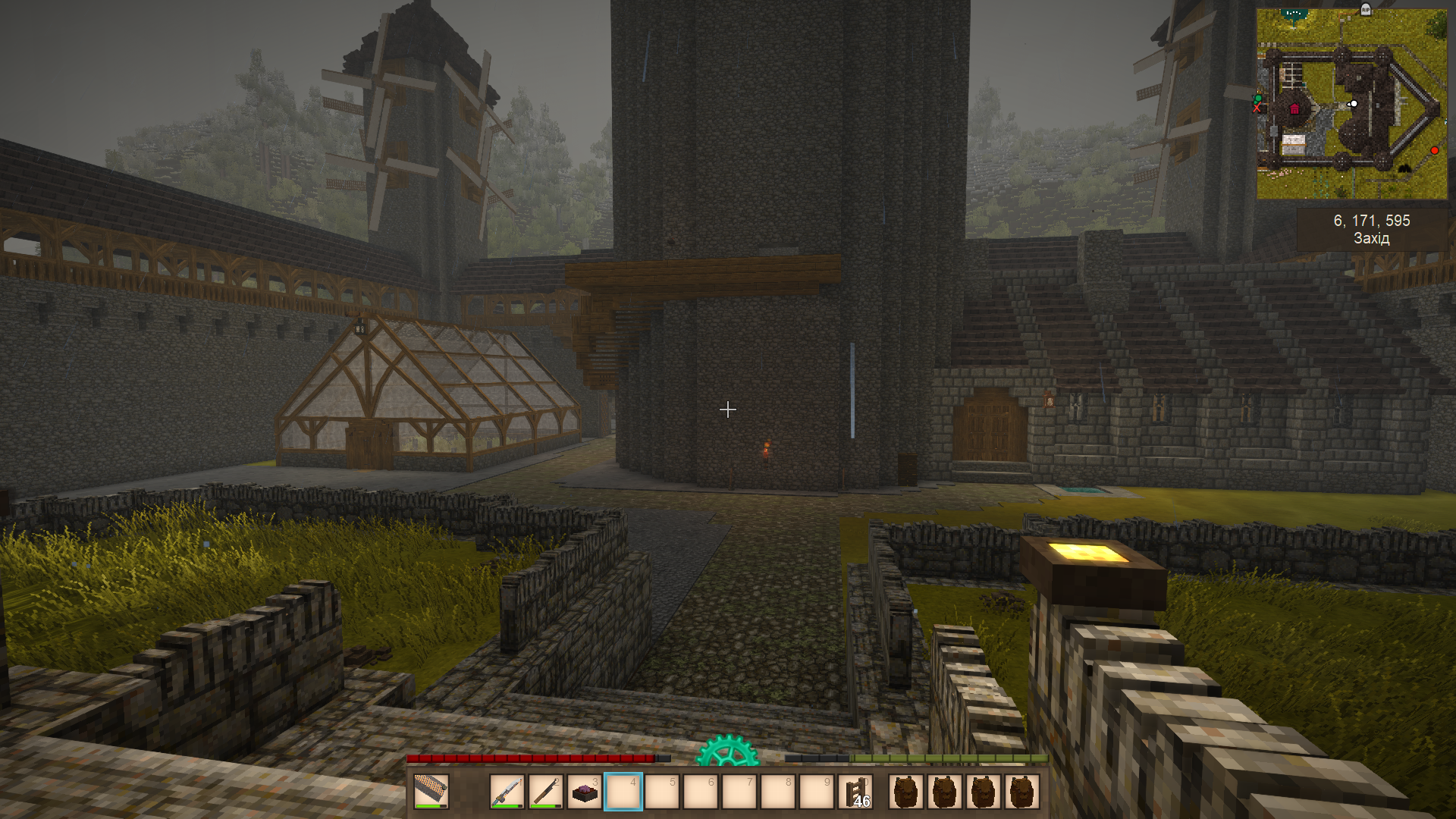The width and height of the screenshot is (1456, 819).
Task: Select the curved blade in hotbar slot 1
Action: pyautogui.click(x=507, y=792)
